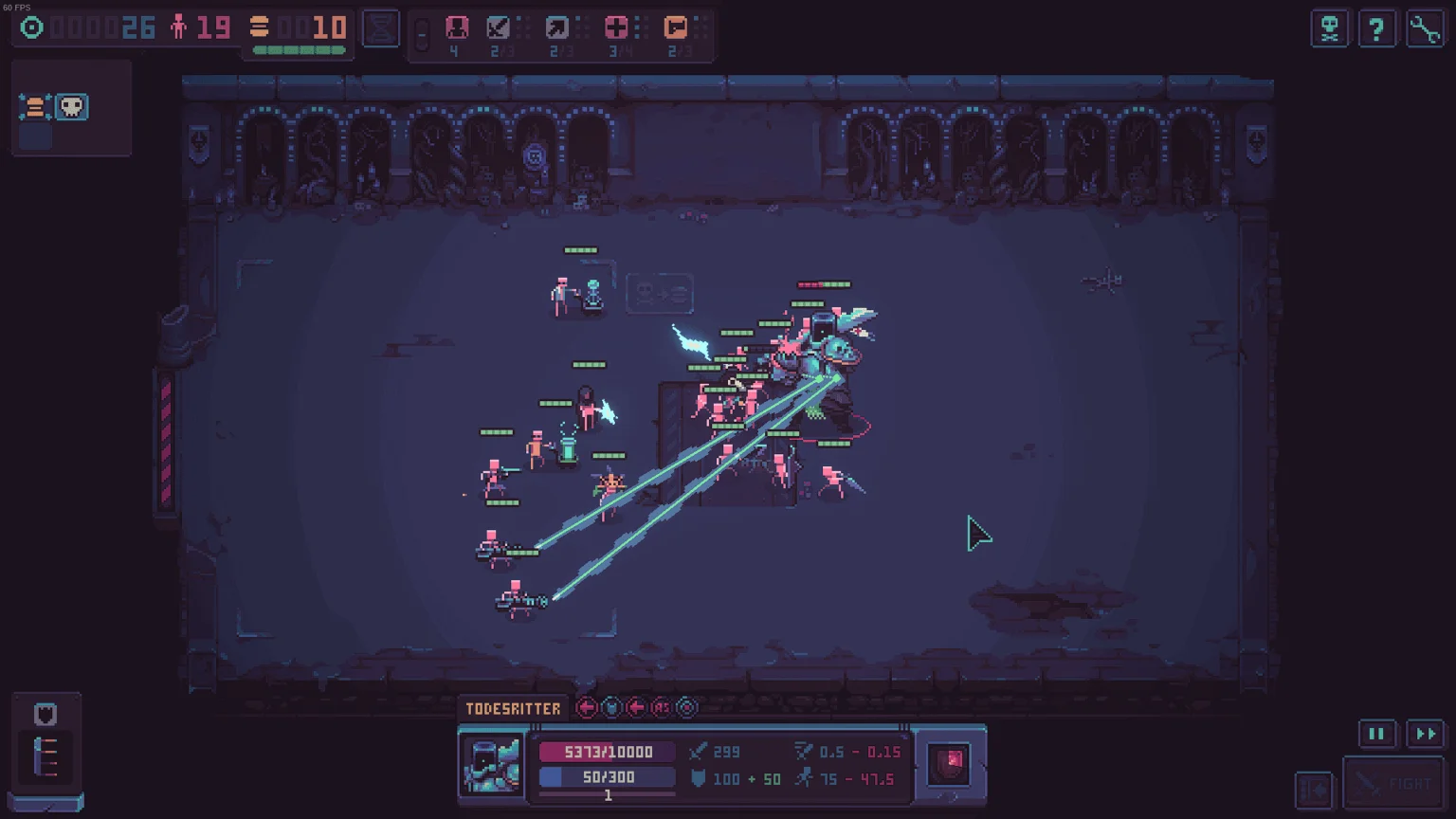Select the diagonal arrow trait icon
1456x819 pixels.
(x=557, y=27)
